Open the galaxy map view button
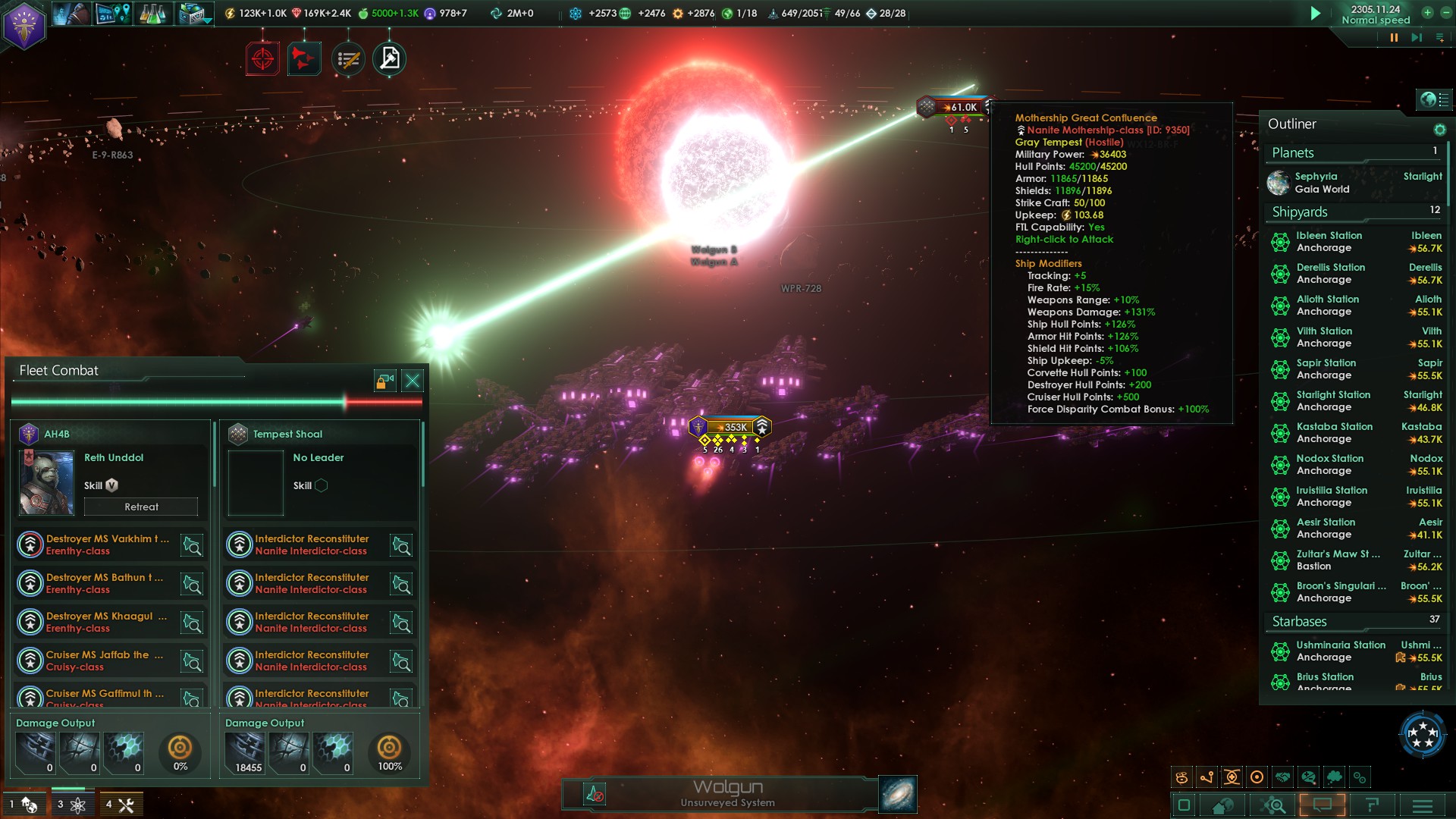The height and width of the screenshot is (819, 1456). click(x=898, y=794)
